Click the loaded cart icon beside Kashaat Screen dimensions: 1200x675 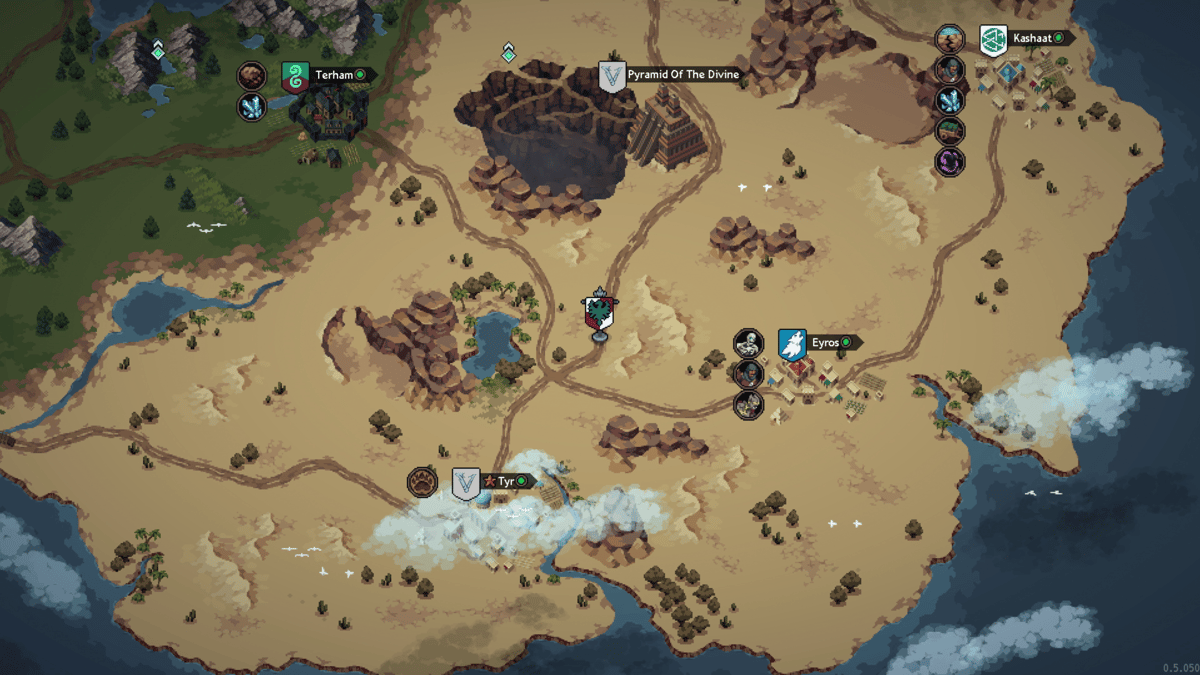[x=949, y=130]
